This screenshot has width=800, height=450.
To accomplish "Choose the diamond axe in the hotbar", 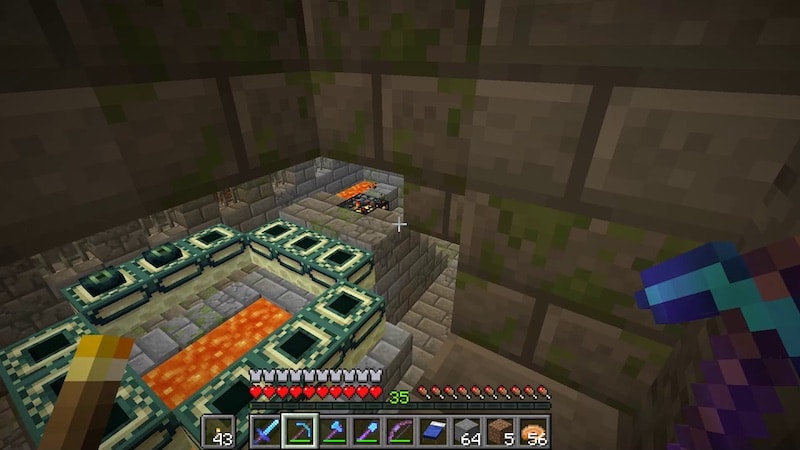I will (x=334, y=432).
